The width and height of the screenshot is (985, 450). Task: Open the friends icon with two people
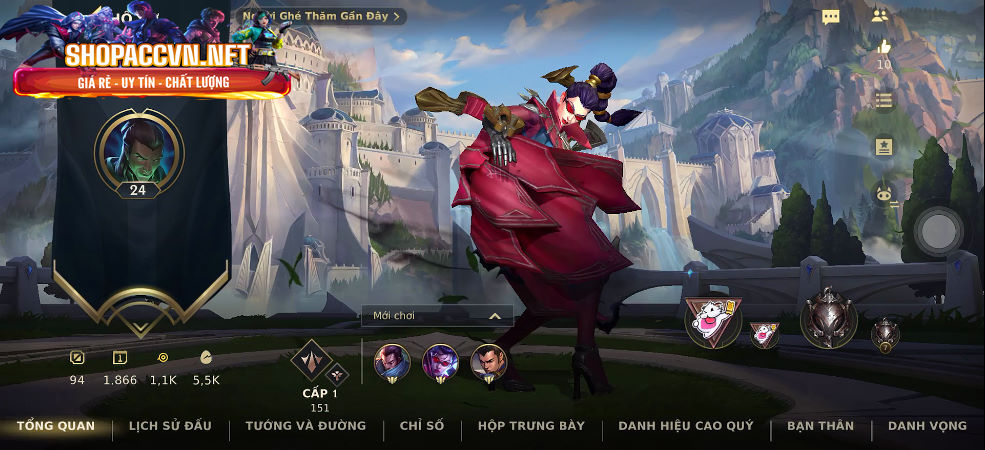point(880,16)
